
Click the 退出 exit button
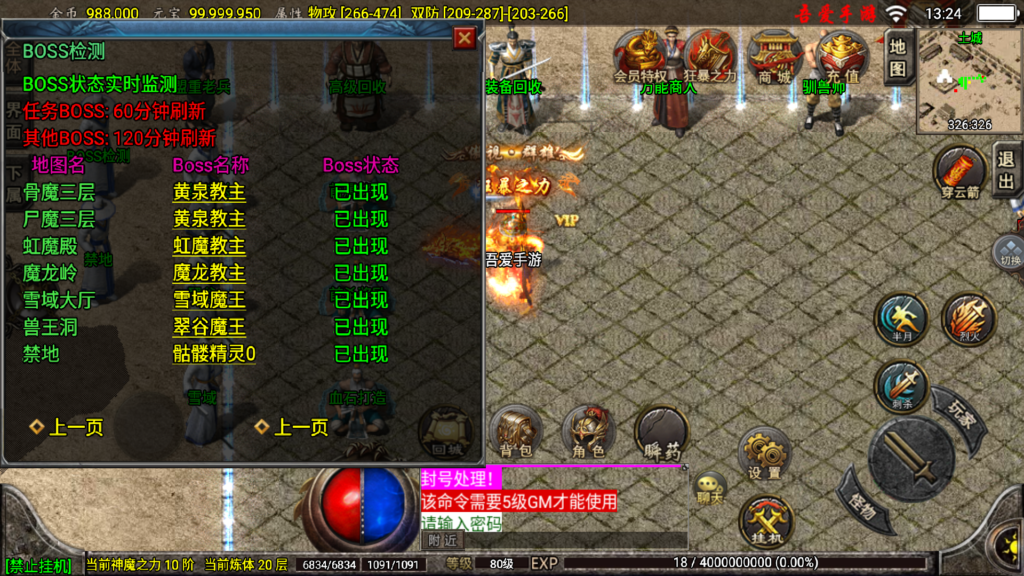pos(1006,170)
